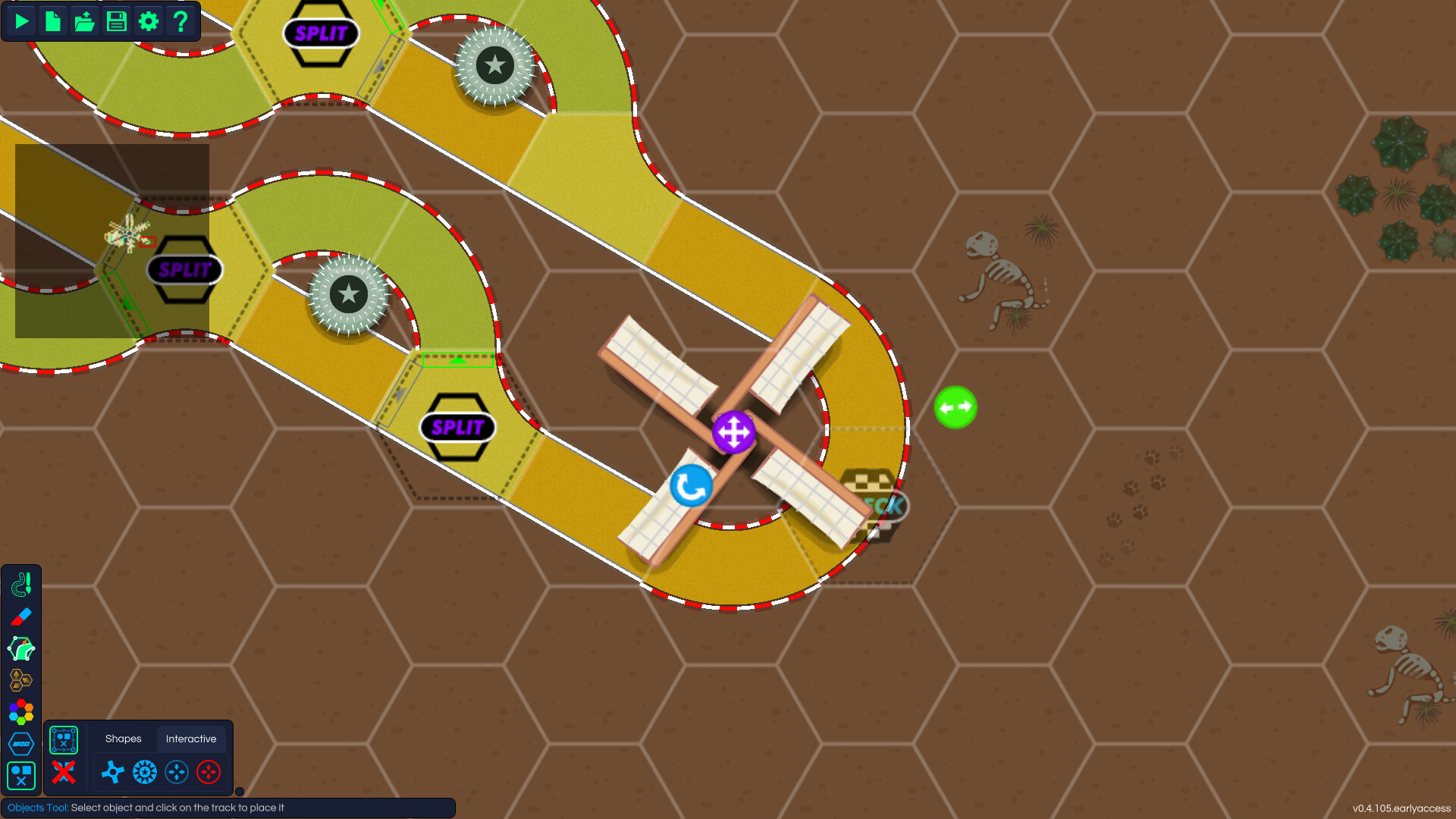The image size is (1456, 819).
Task: Select the red boost pad object
Action: [x=209, y=772]
